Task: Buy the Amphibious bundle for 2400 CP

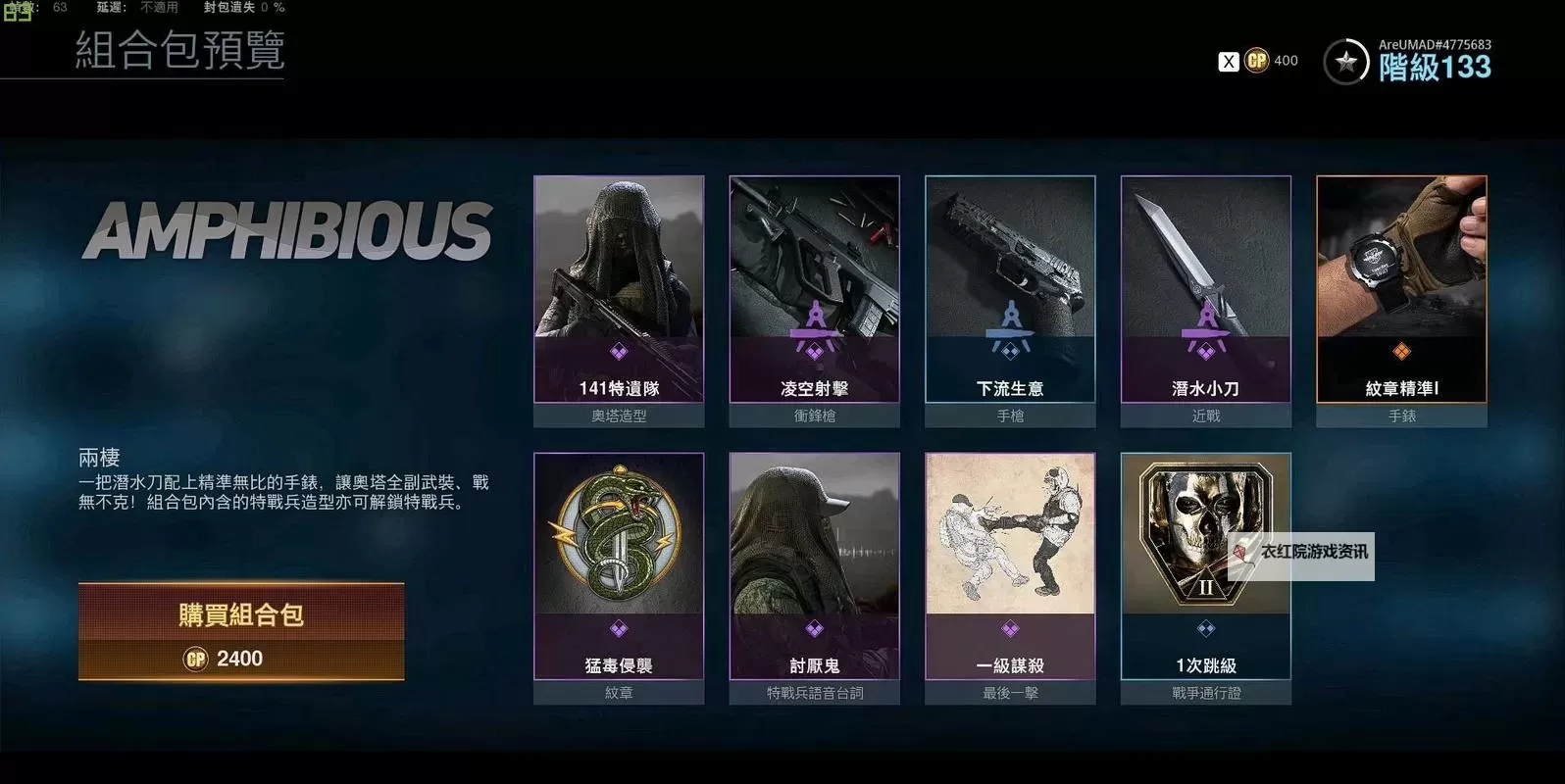Action: pyautogui.click(x=241, y=631)
